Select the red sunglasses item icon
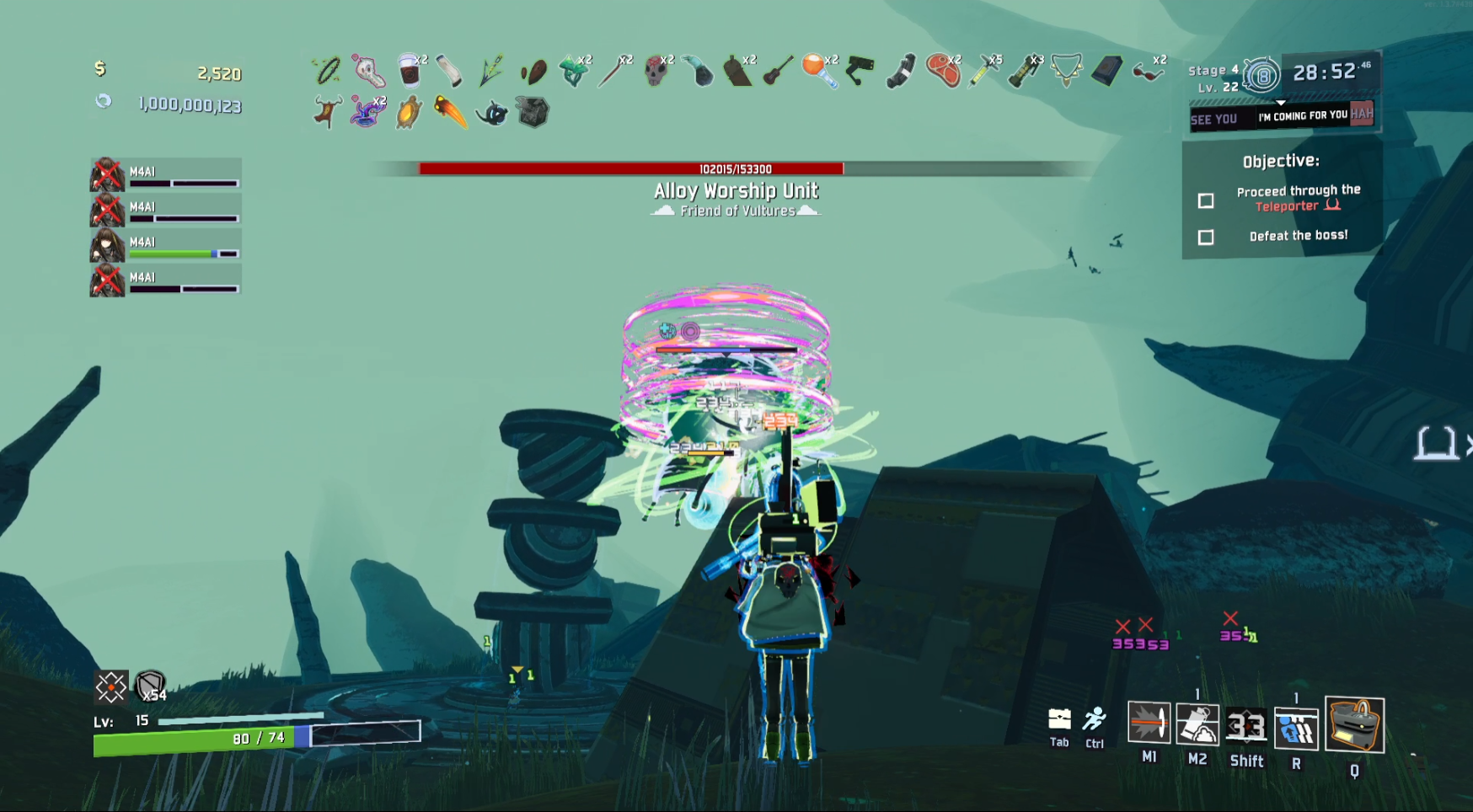Screen dimensions: 1473x812 coord(1147,71)
